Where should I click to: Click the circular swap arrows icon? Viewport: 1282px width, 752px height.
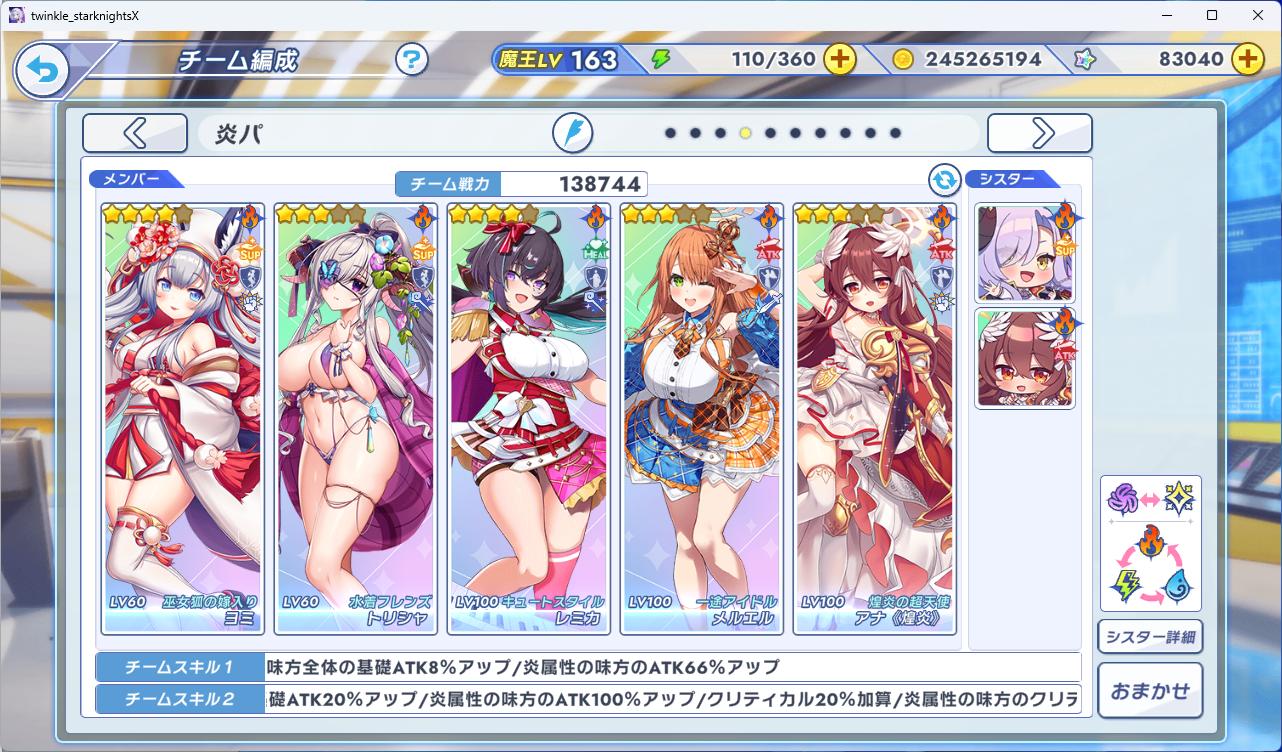(944, 181)
